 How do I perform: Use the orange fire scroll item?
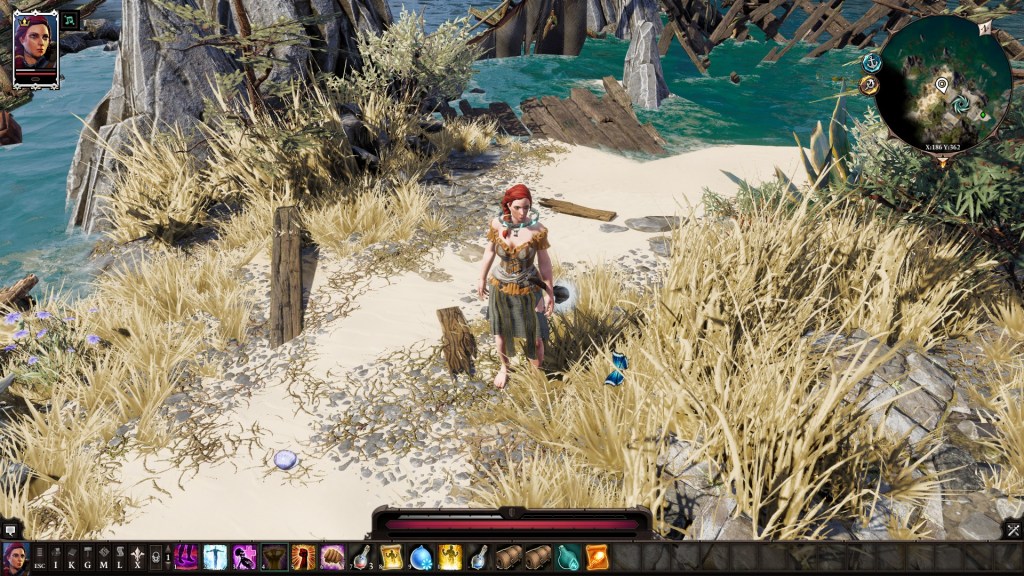point(597,557)
